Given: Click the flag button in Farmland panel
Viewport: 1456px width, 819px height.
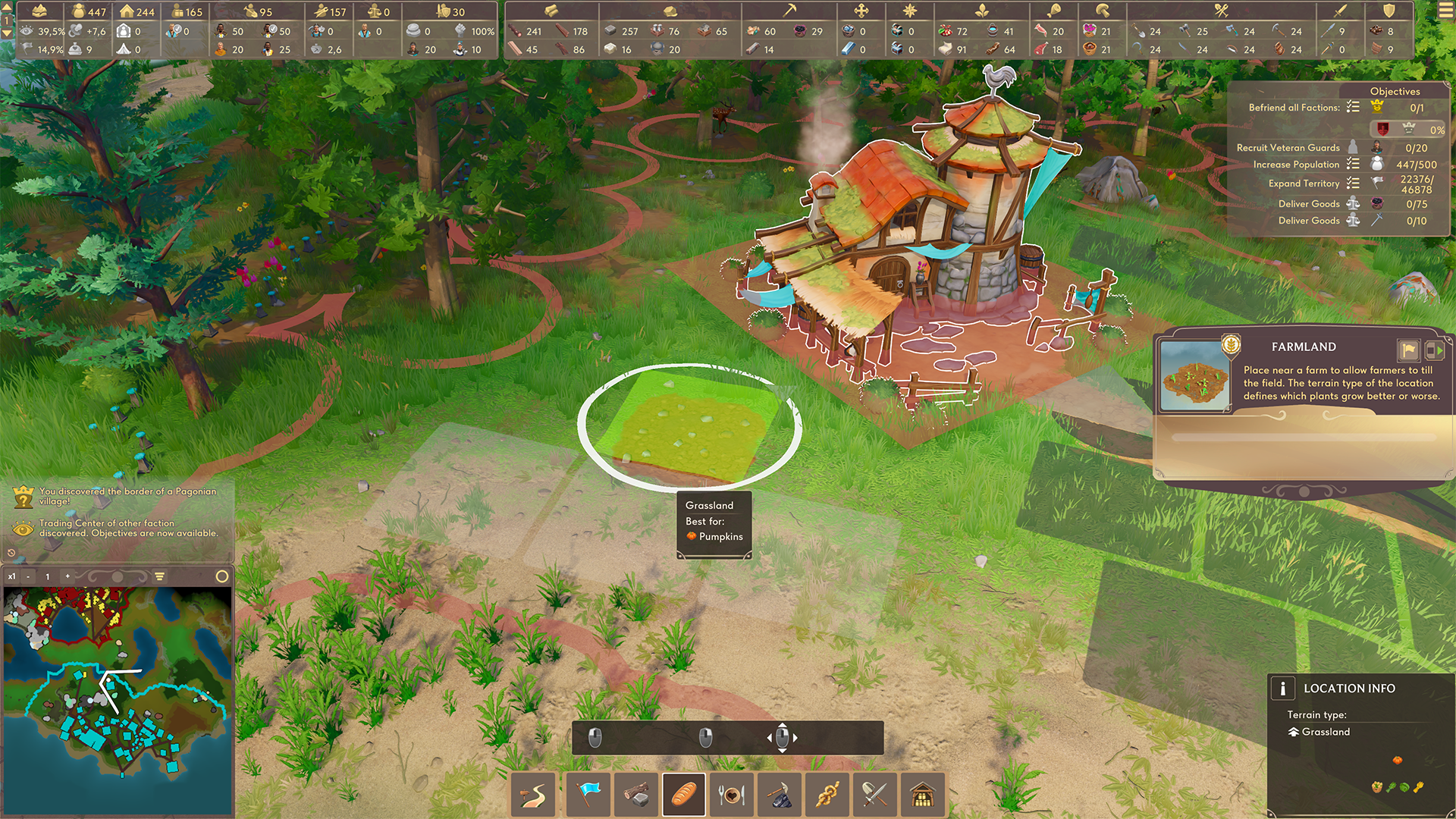Looking at the screenshot, I should 1408,350.
